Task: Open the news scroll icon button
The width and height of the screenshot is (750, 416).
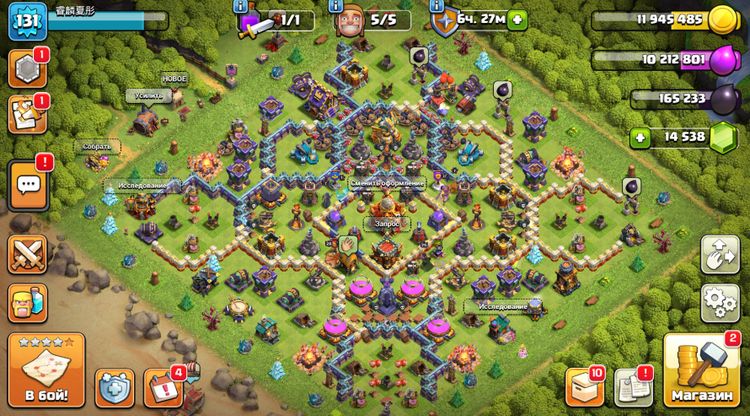Action: click(x=27, y=114)
